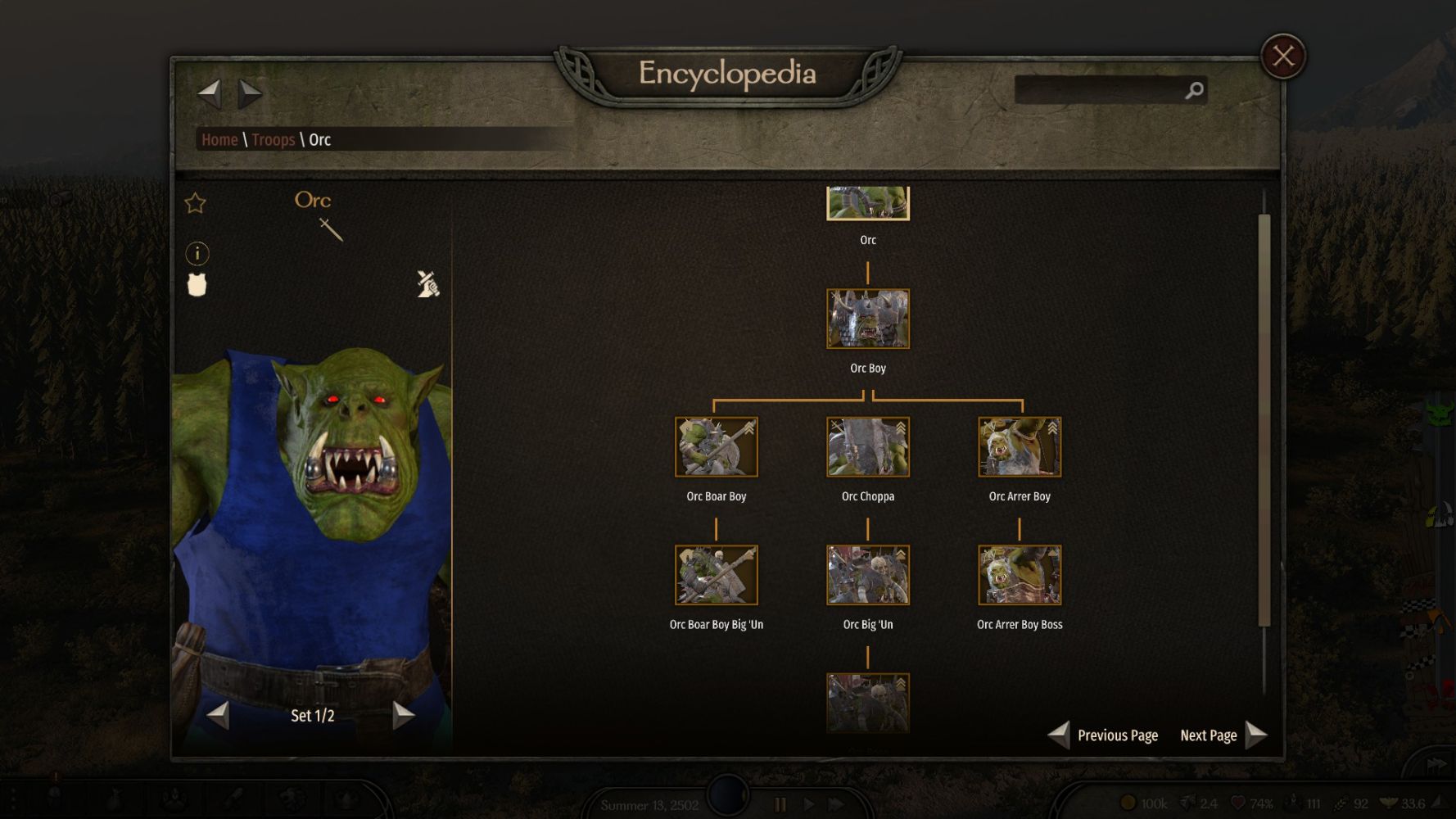This screenshot has width=1456, height=819.
Task: Select the Orc Boy troop portrait
Action: pyautogui.click(x=867, y=319)
